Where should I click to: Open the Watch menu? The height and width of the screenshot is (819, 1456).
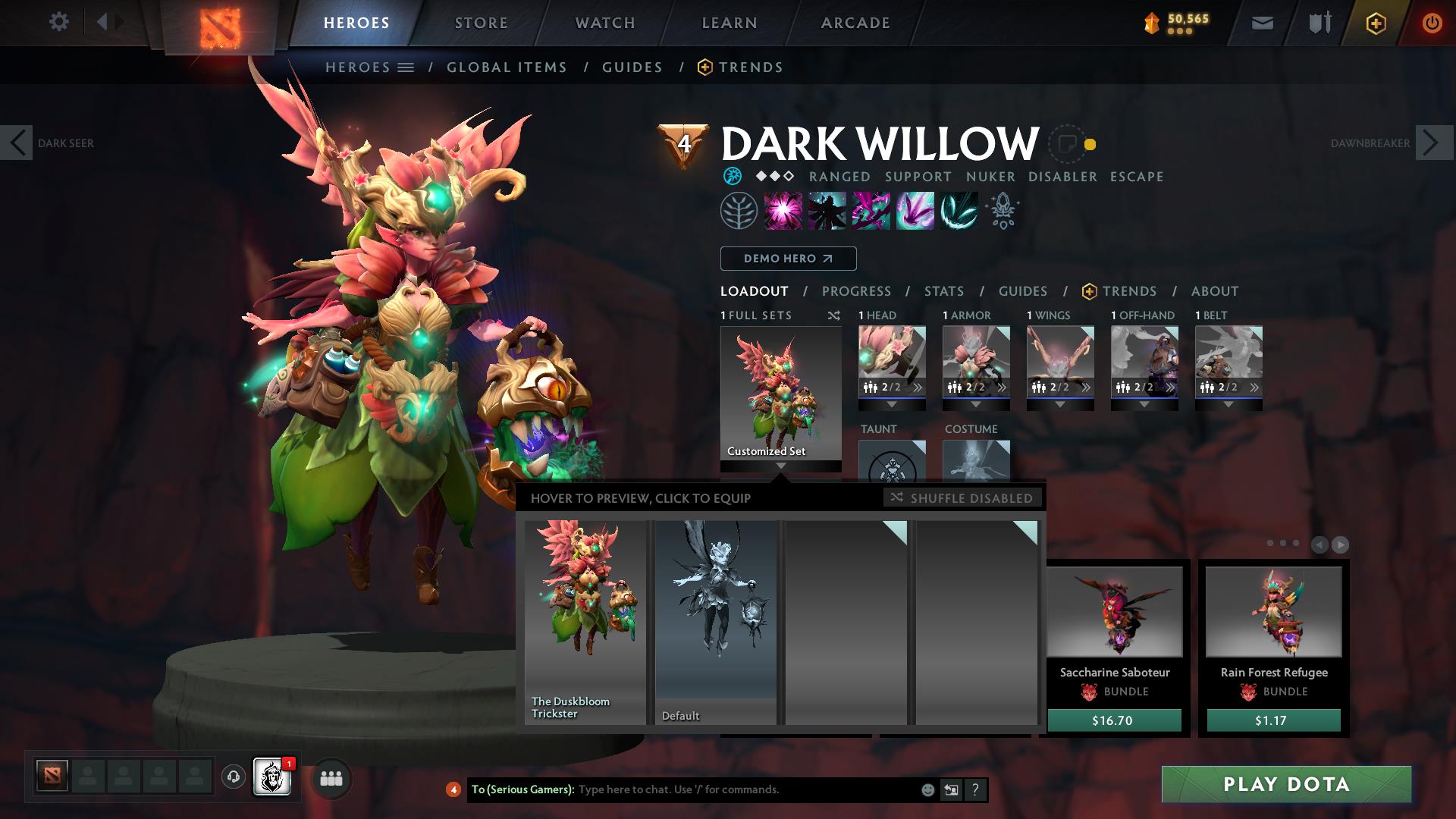(604, 22)
